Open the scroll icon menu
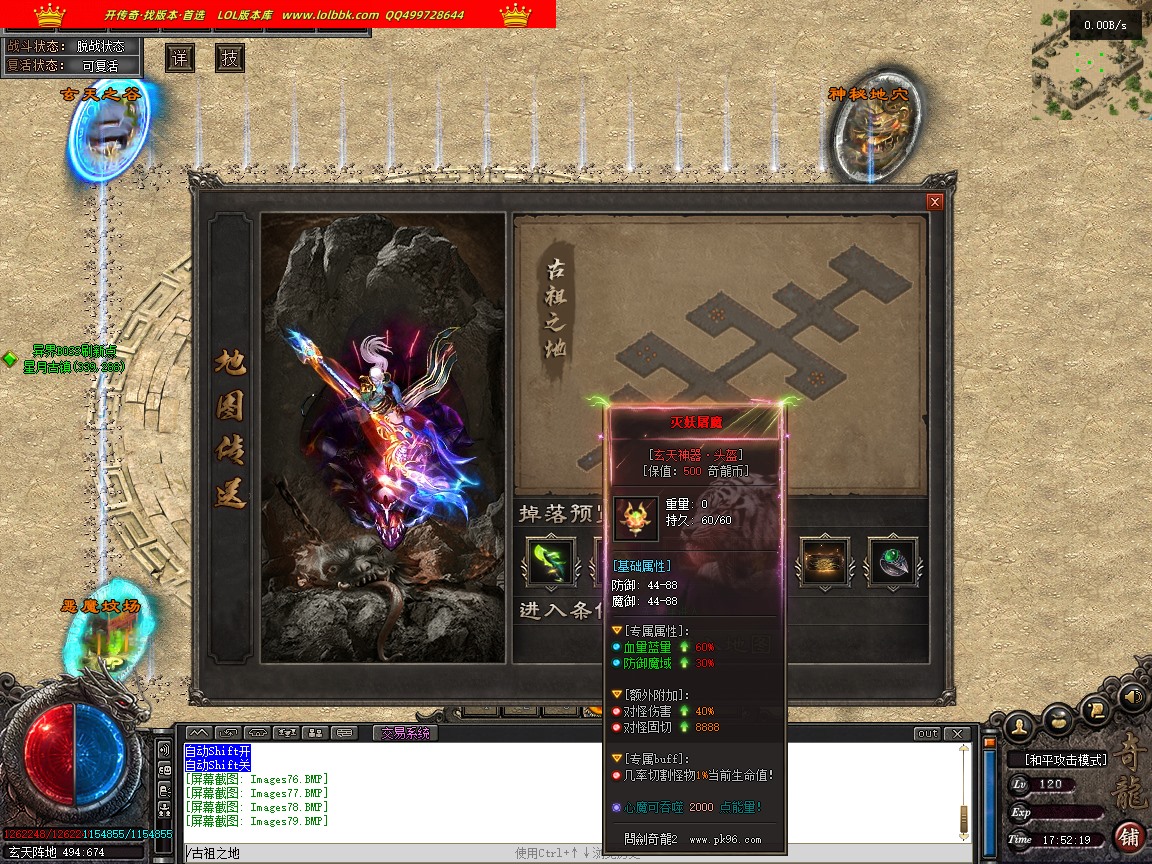Image resolution: width=1152 pixels, height=864 pixels. click(1096, 710)
